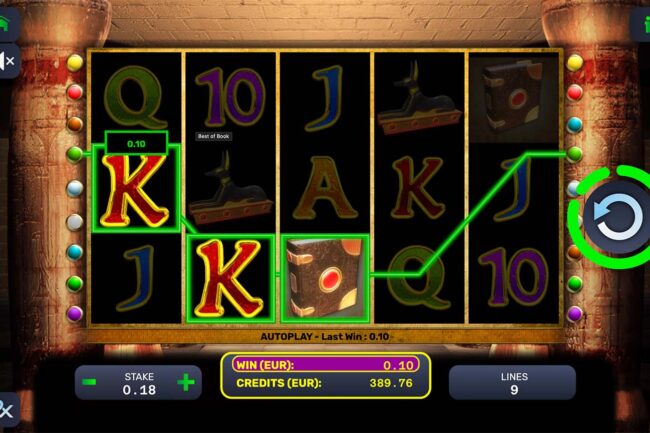Image resolution: width=650 pixels, height=433 pixels.
Task: Open the Lines selector showing 9
Action: [x=511, y=382]
